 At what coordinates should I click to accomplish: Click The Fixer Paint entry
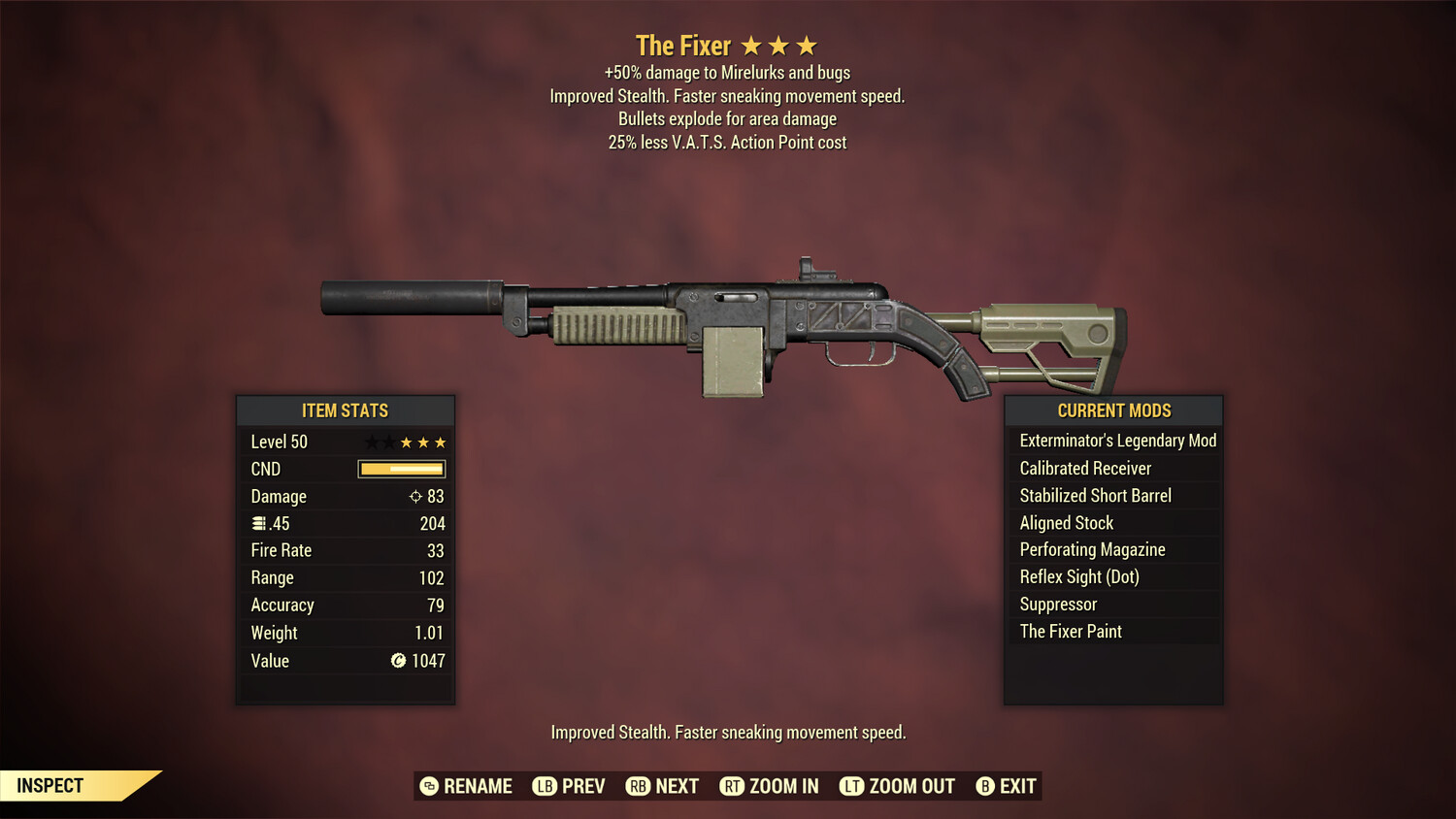point(1071,631)
